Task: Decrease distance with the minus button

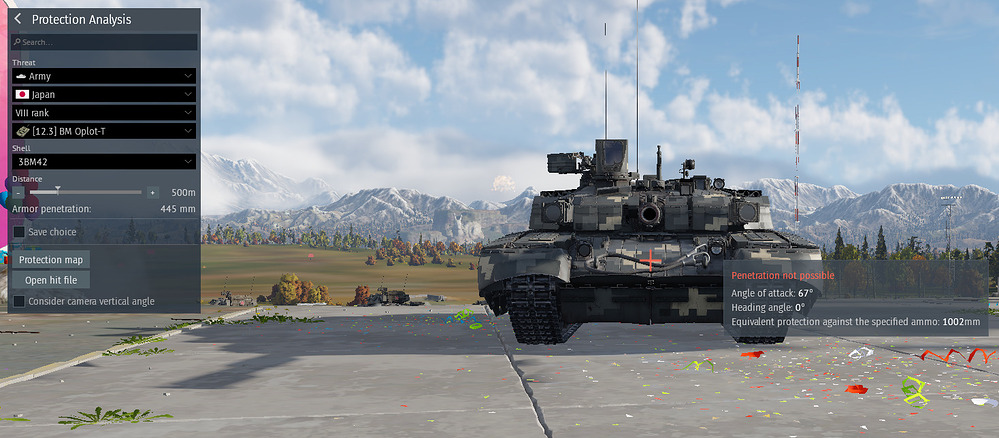Action: (19, 192)
